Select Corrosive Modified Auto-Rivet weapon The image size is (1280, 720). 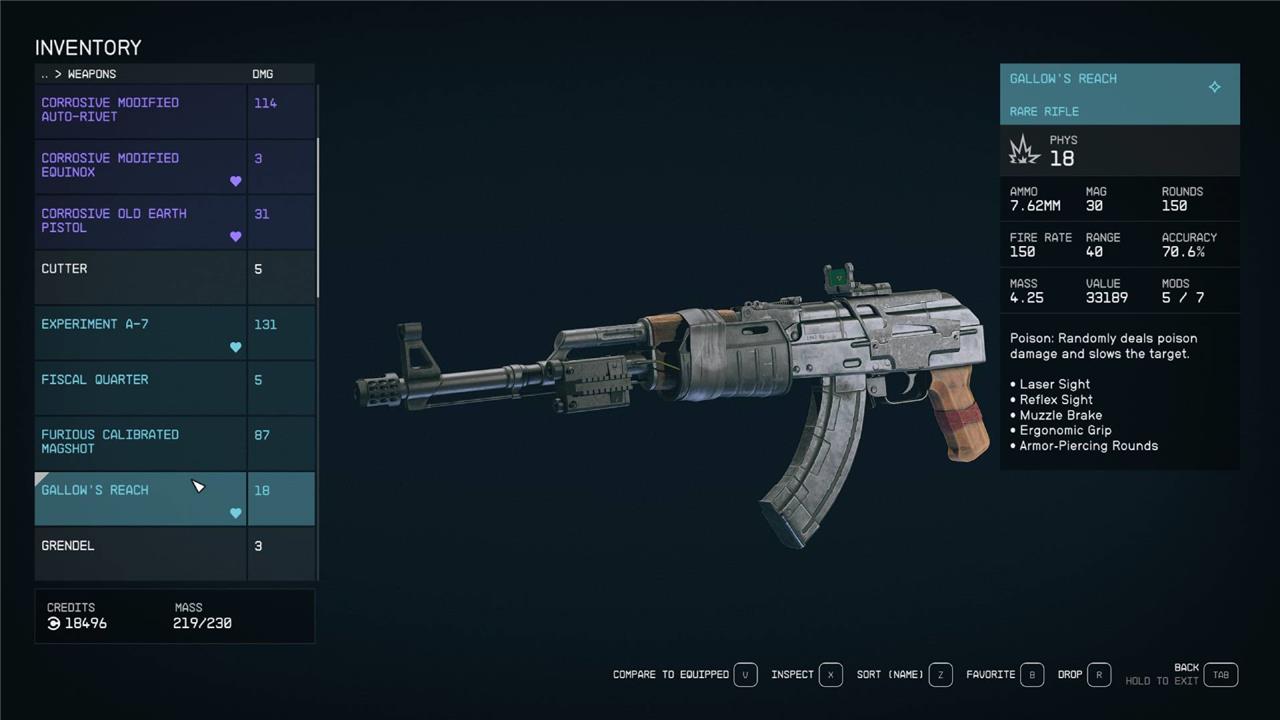tap(140, 110)
